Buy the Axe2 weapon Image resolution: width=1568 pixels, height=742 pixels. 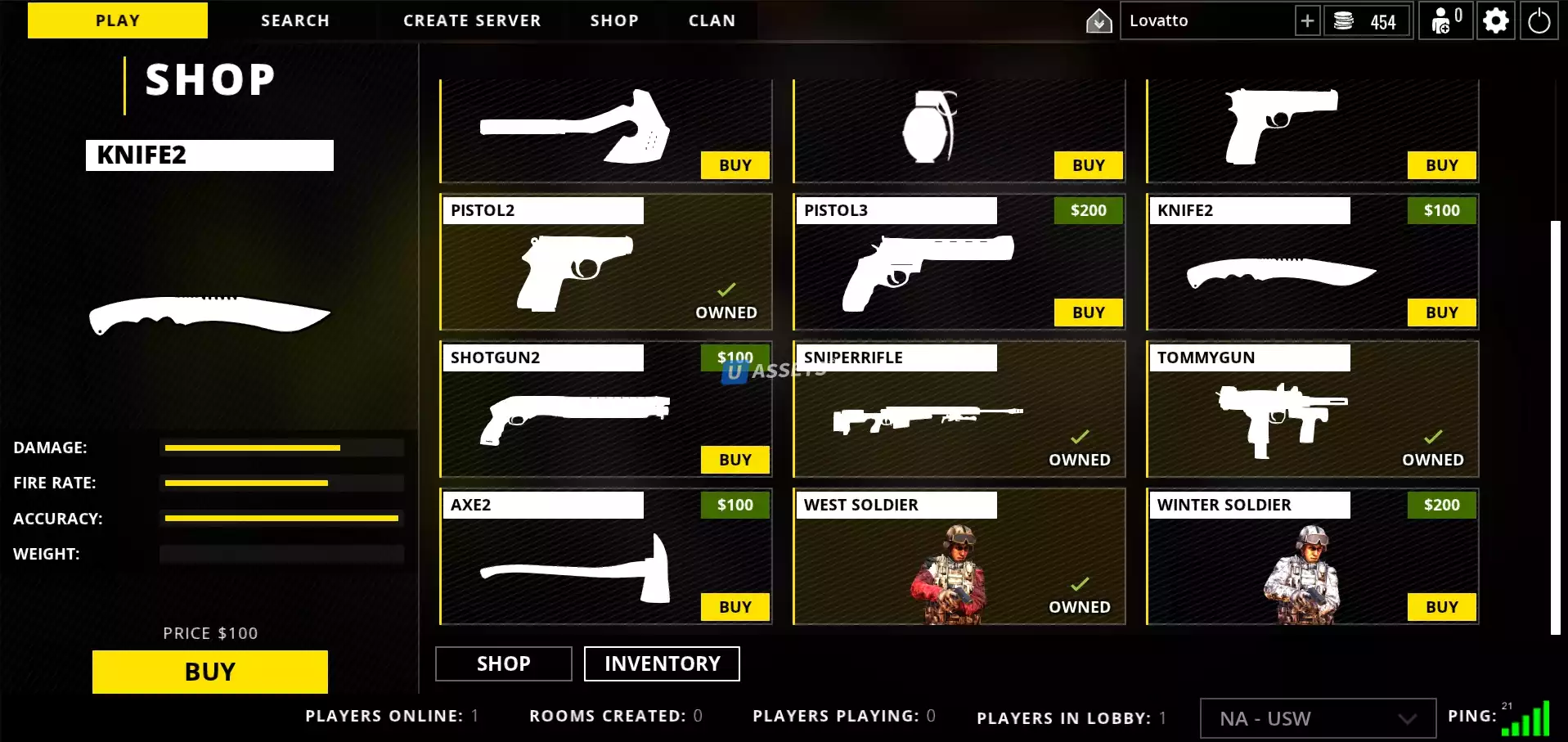pyautogui.click(x=735, y=607)
